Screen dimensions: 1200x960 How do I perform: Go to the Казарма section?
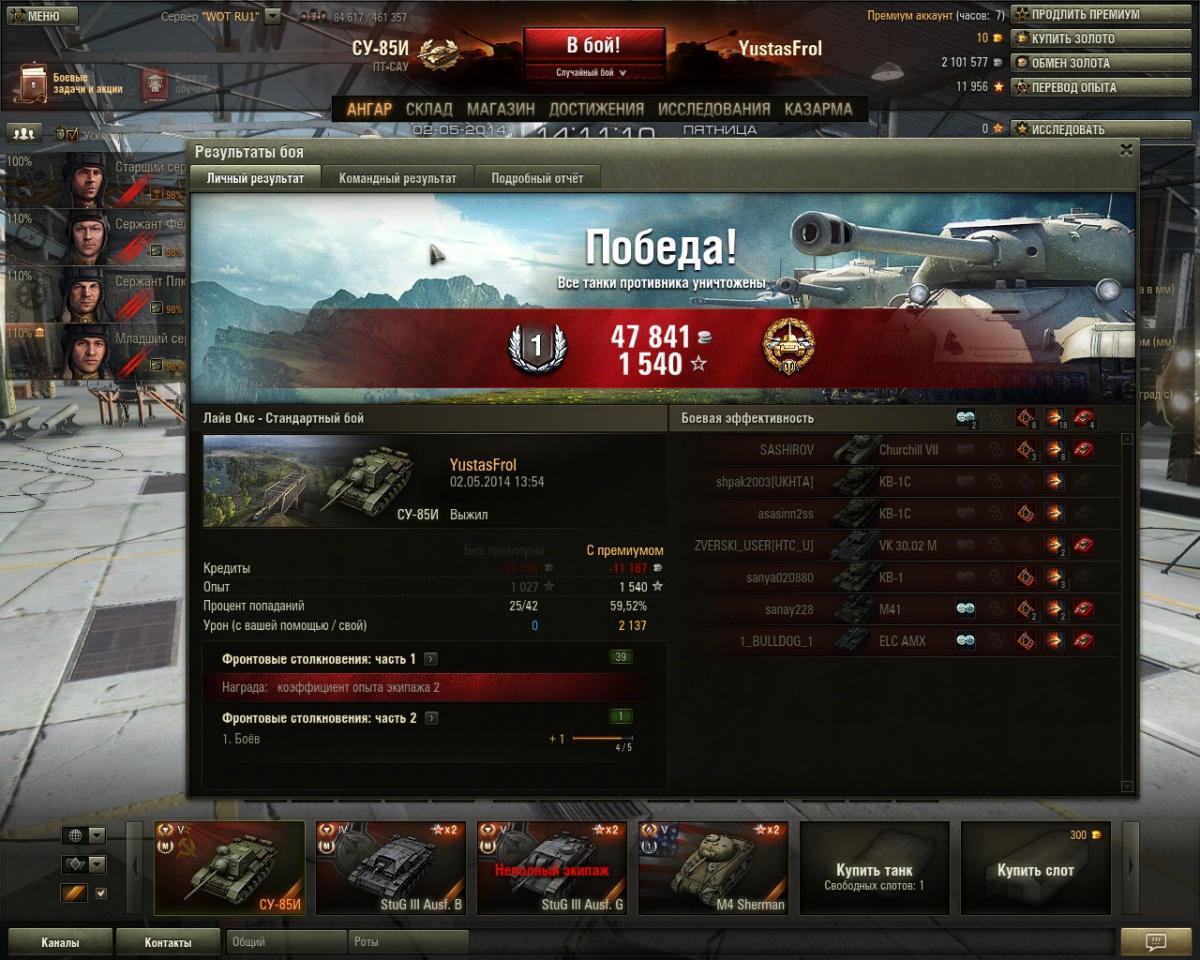(818, 109)
